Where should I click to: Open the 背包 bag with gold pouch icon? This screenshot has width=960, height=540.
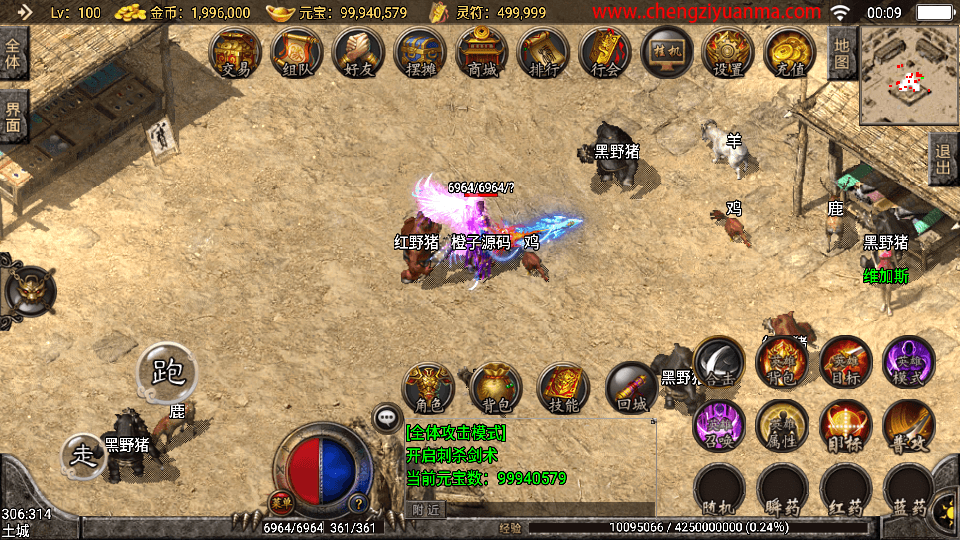(x=496, y=390)
